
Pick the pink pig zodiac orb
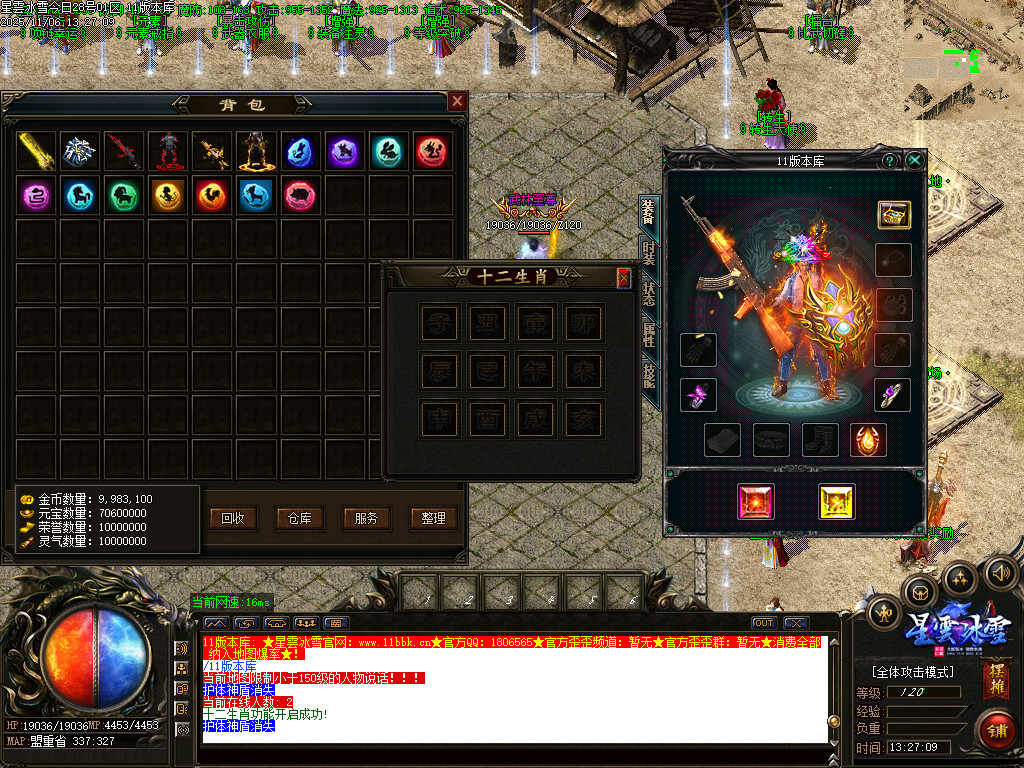299,196
